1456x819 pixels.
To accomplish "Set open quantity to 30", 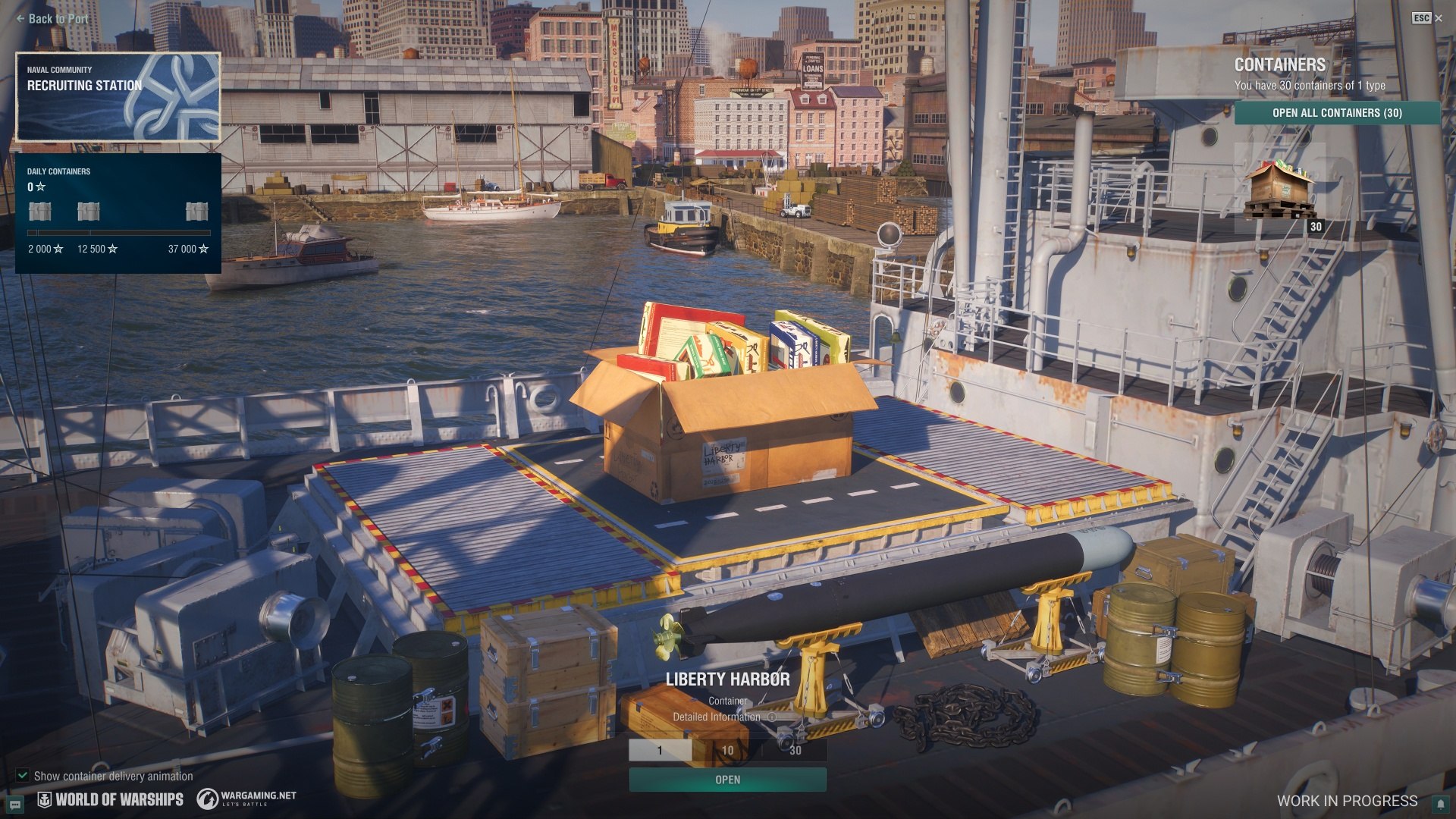I will (795, 750).
